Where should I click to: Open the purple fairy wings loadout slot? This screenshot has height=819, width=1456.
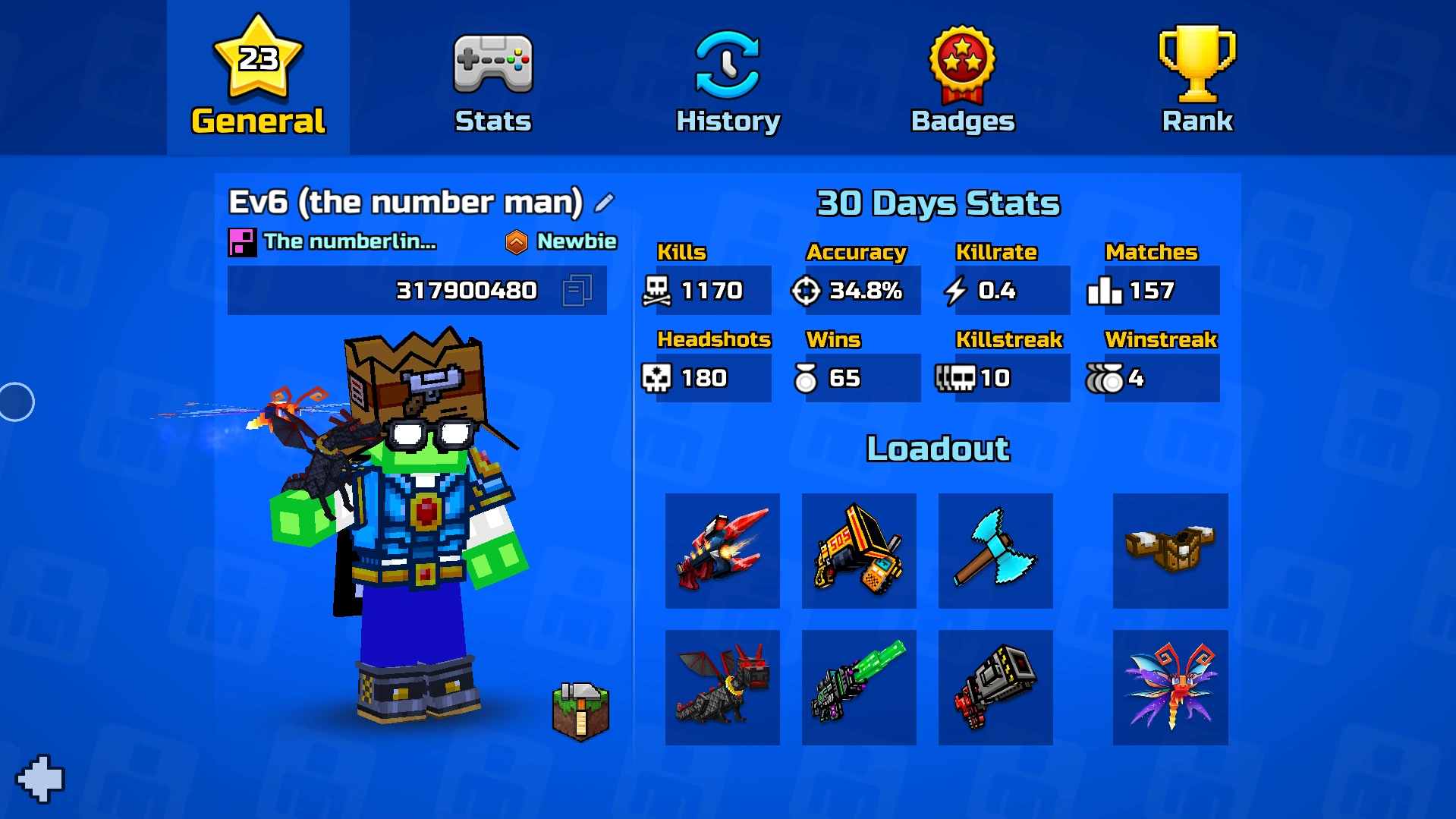tap(1169, 685)
